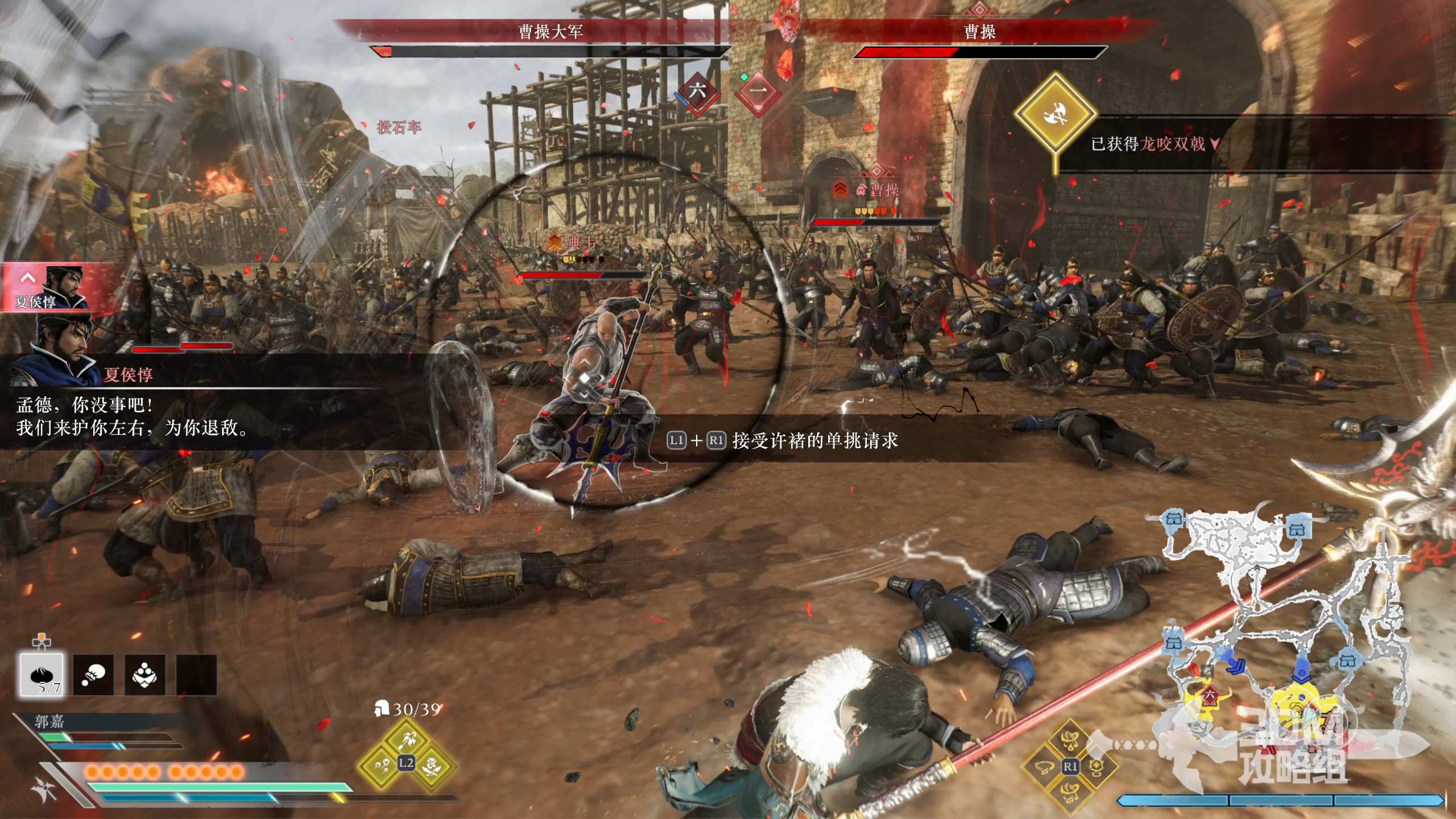Use the left battle art in the R1 diamond
The height and width of the screenshot is (819, 1456).
click(1044, 768)
